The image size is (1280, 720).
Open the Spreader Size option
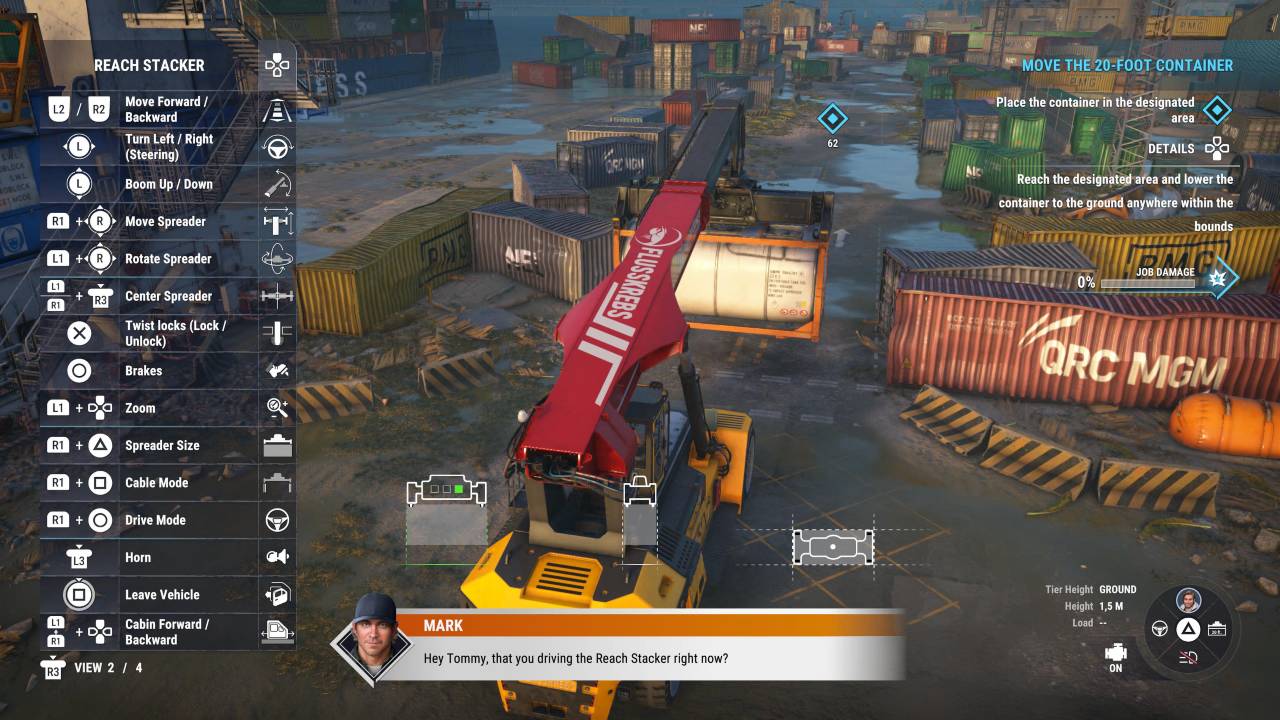point(162,445)
